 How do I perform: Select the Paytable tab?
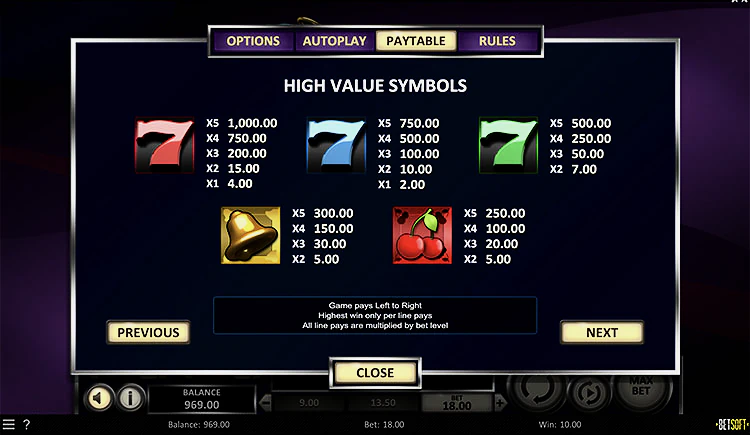click(416, 41)
